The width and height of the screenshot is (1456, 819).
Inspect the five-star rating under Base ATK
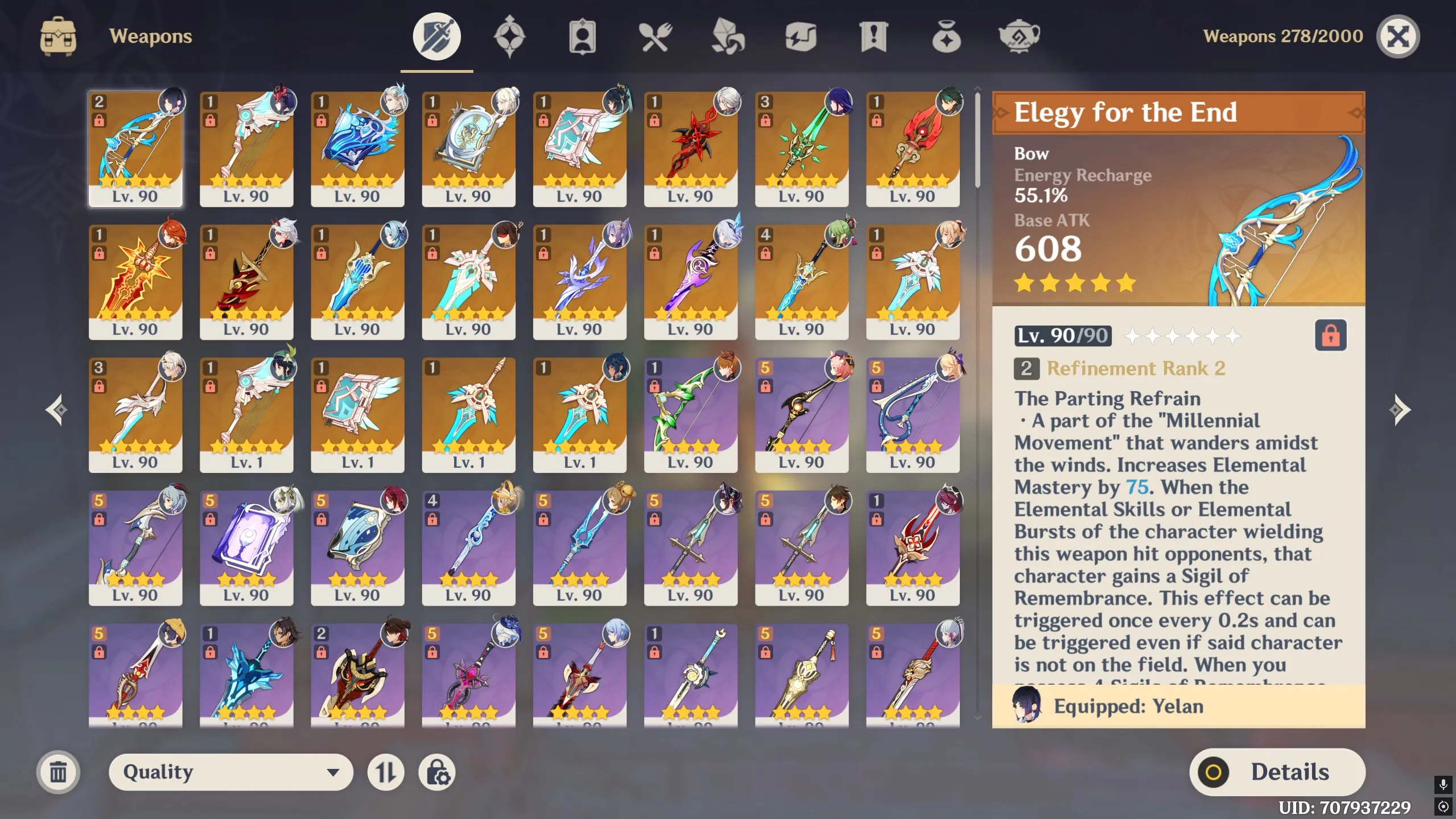[x=1073, y=282]
